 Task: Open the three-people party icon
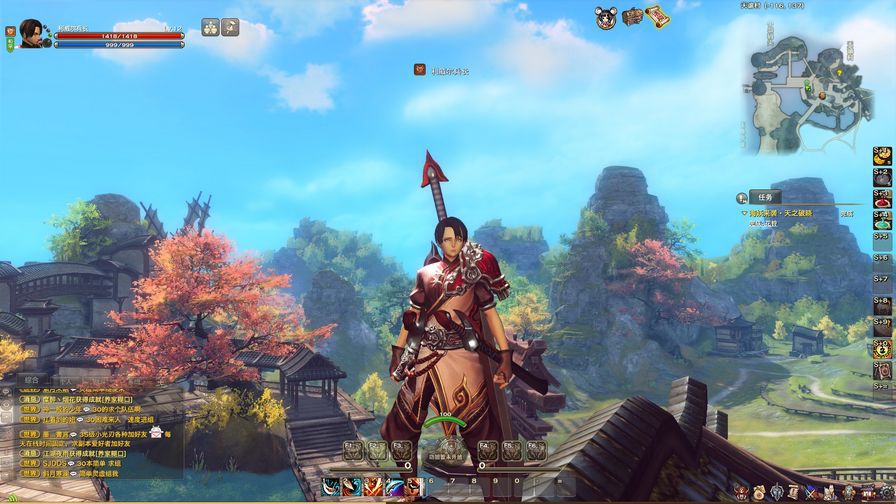coord(212,27)
